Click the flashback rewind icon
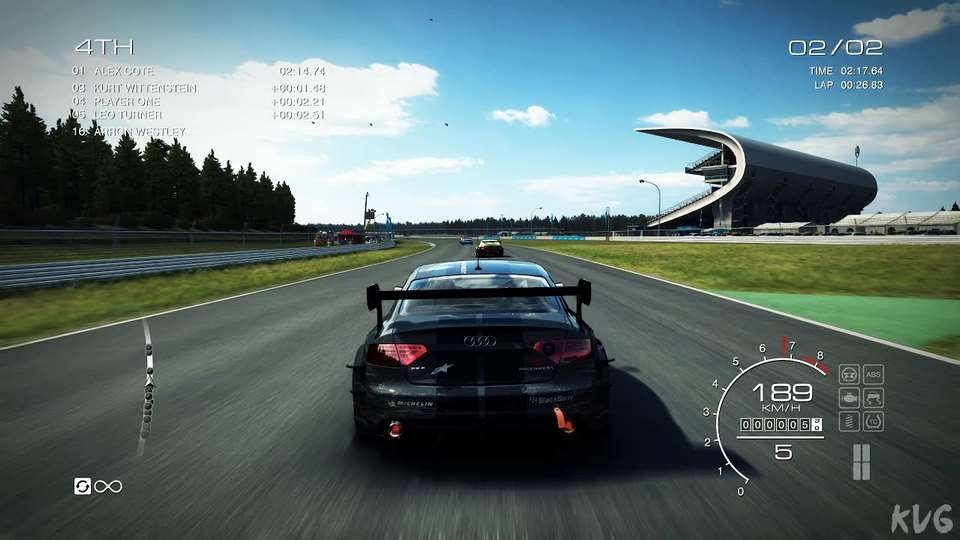The height and width of the screenshot is (540, 960). coord(83,486)
